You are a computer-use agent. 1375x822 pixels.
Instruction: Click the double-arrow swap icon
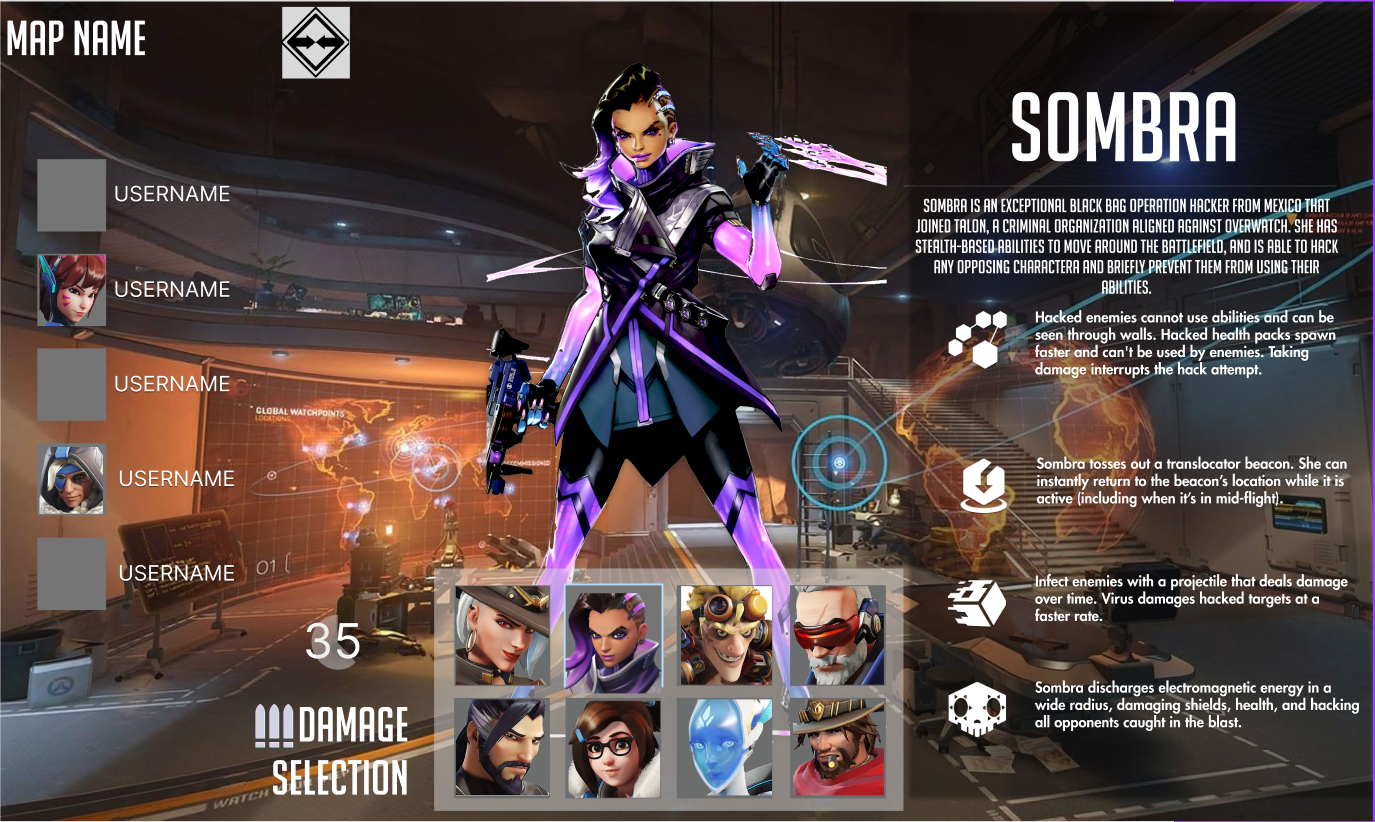(316, 42)
